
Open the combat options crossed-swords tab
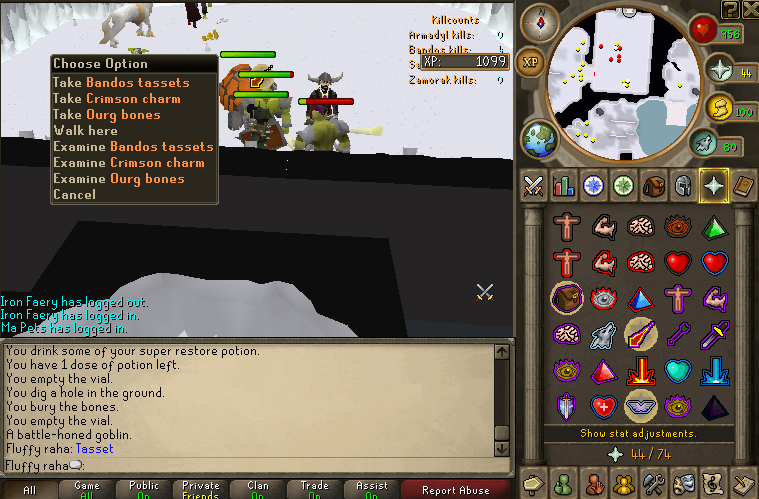click(x=534, y=185)
